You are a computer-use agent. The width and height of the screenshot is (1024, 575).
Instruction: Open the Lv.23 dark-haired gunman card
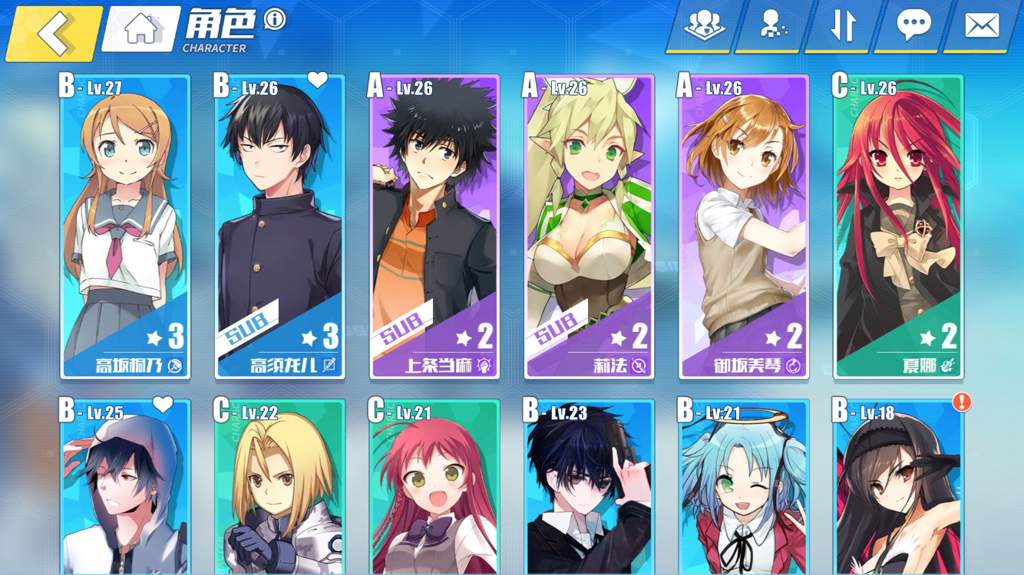click(589, 490)
